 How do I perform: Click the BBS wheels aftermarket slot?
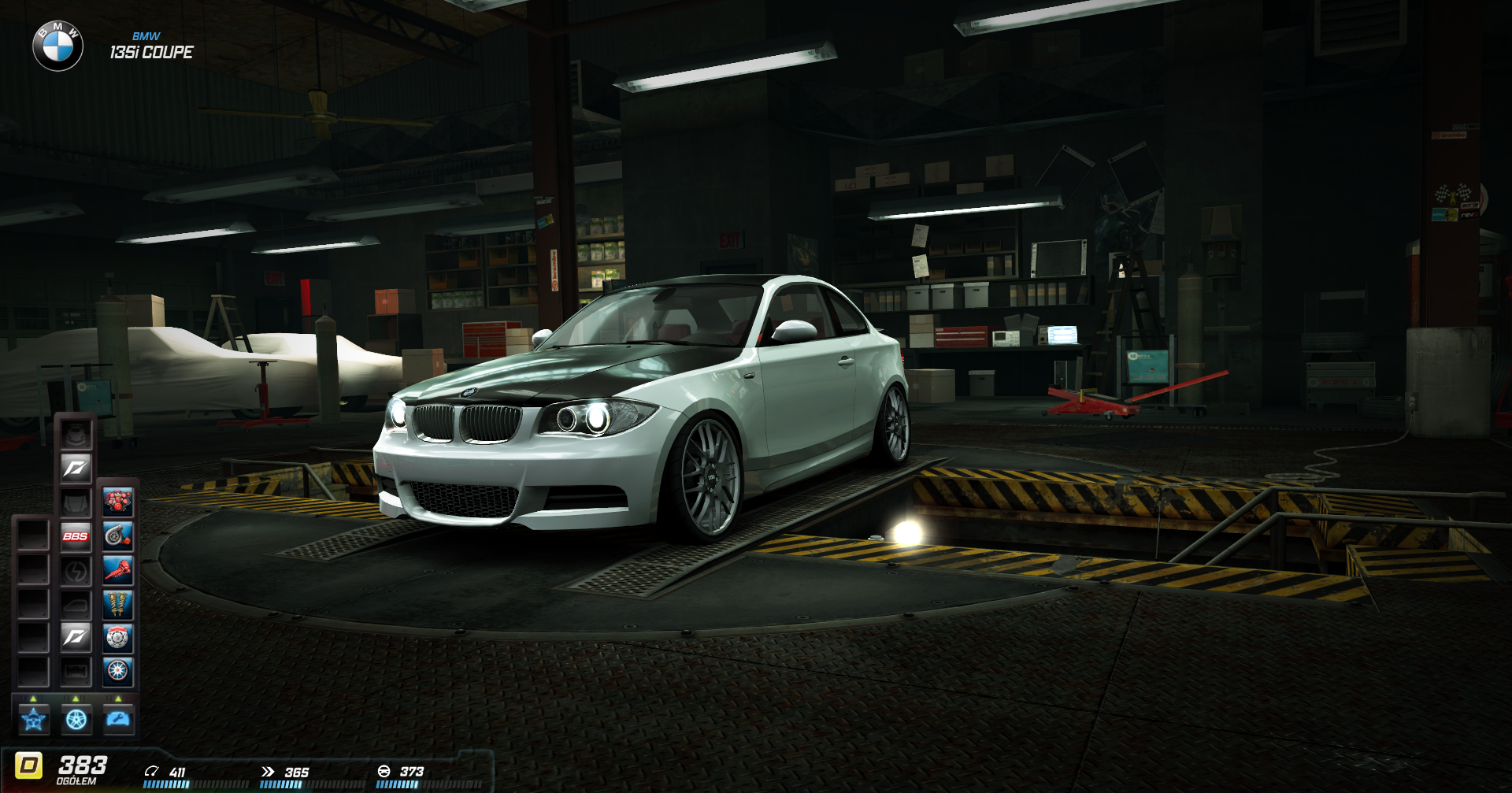76,536
